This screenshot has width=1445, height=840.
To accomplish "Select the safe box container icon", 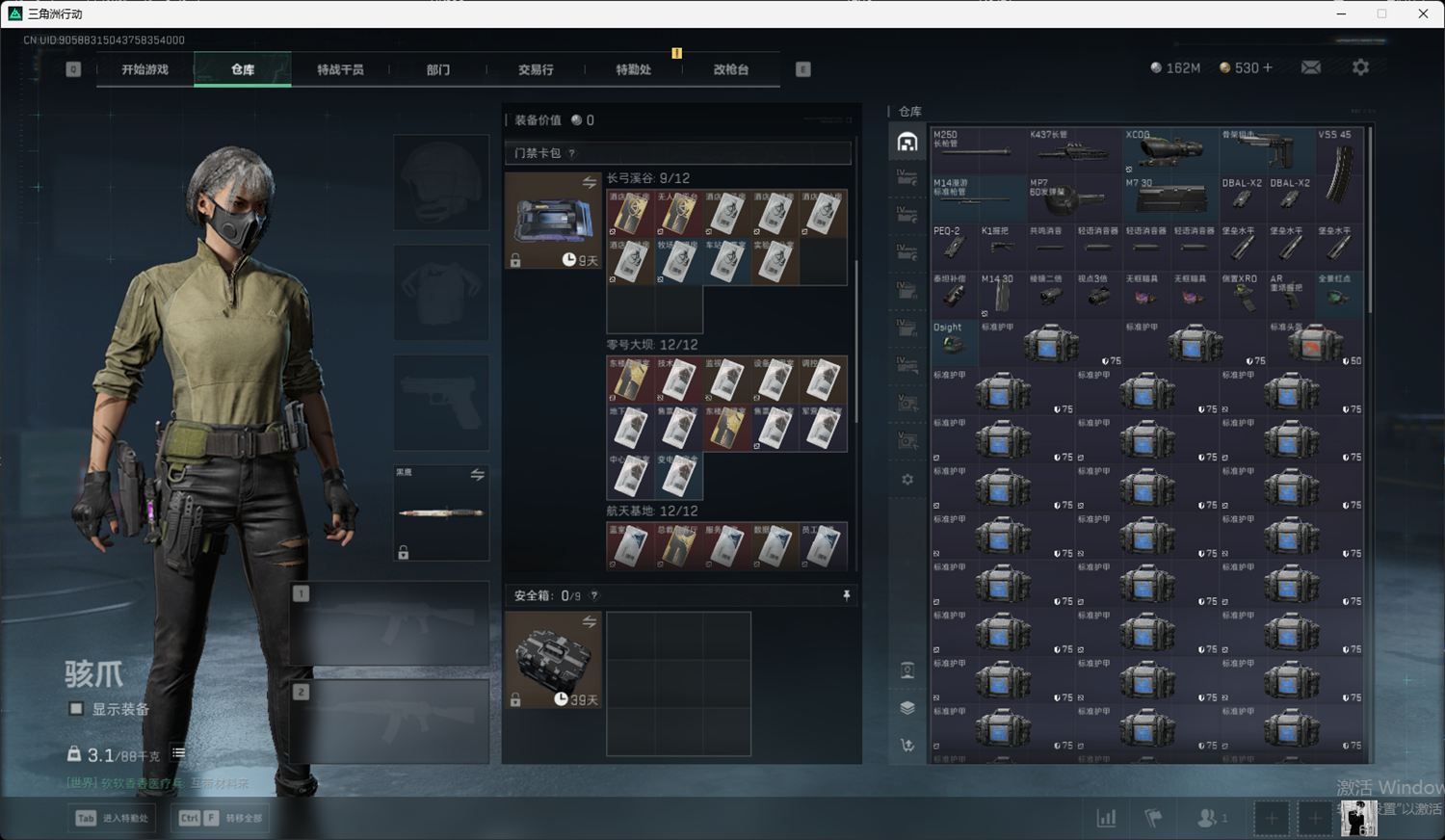I will (553, 659).
